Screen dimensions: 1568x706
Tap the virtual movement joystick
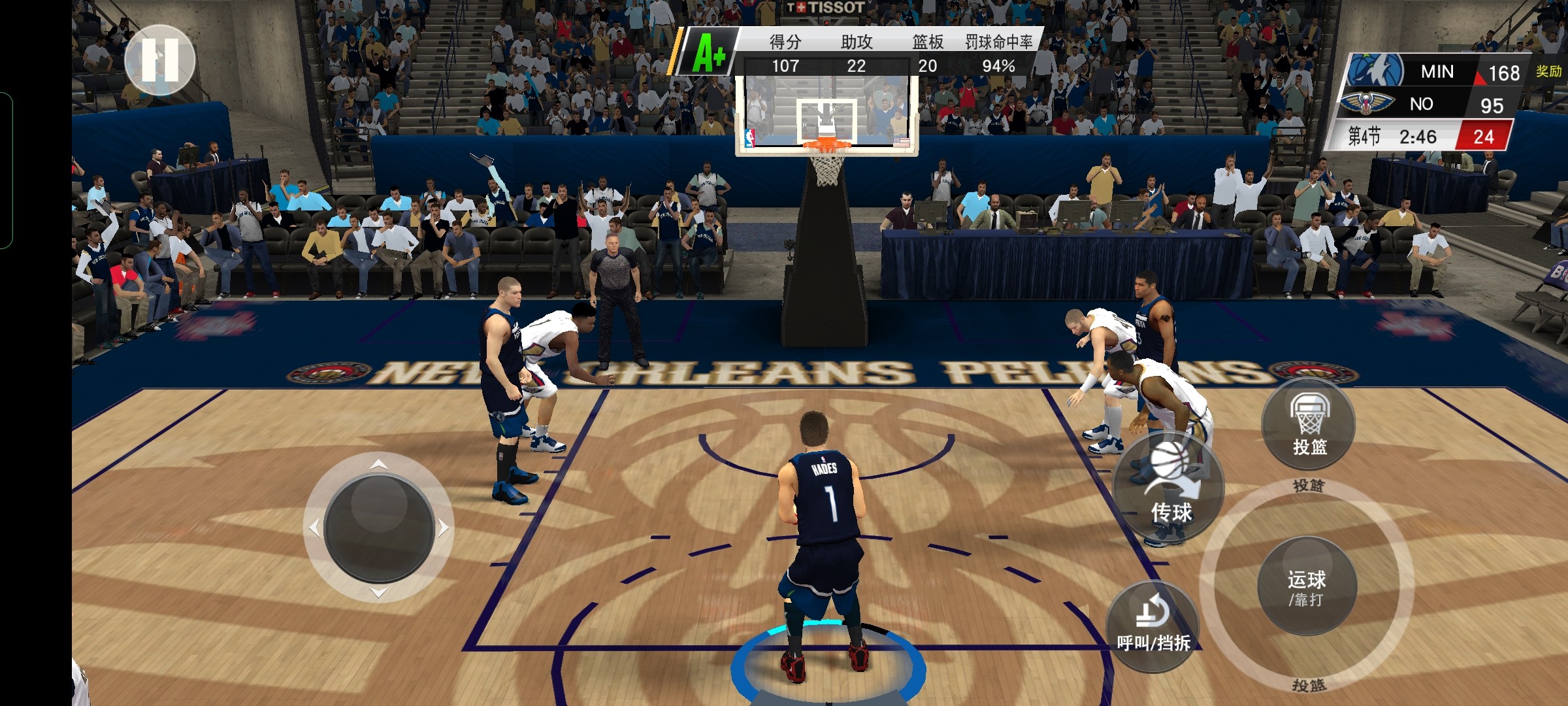click(x=379, y=528)
